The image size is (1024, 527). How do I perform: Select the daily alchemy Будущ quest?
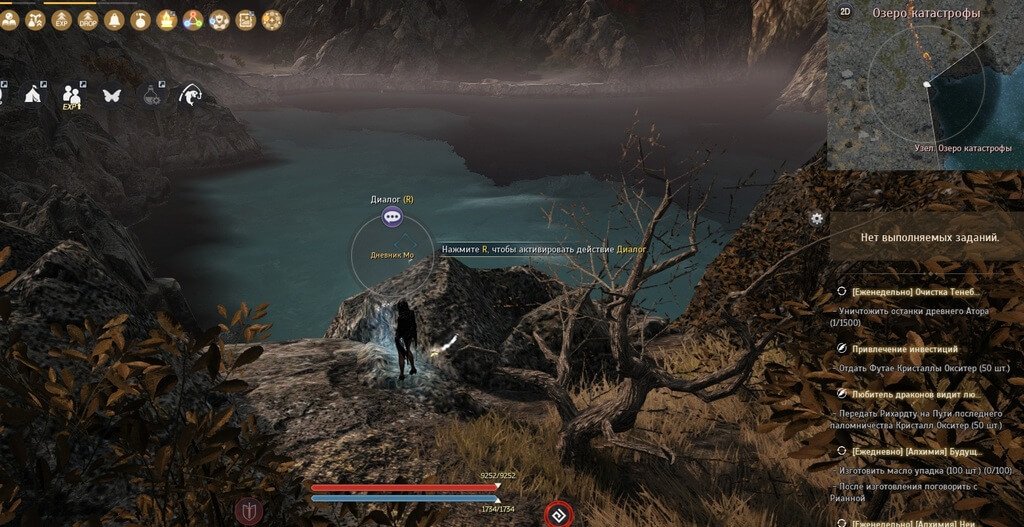click(916, 452)
